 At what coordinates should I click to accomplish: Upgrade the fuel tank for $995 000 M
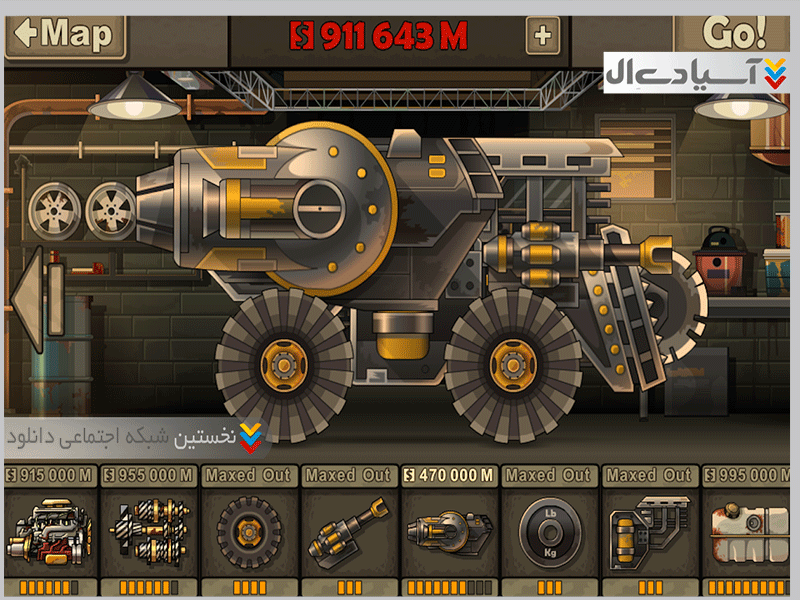[x=748, y=530]
